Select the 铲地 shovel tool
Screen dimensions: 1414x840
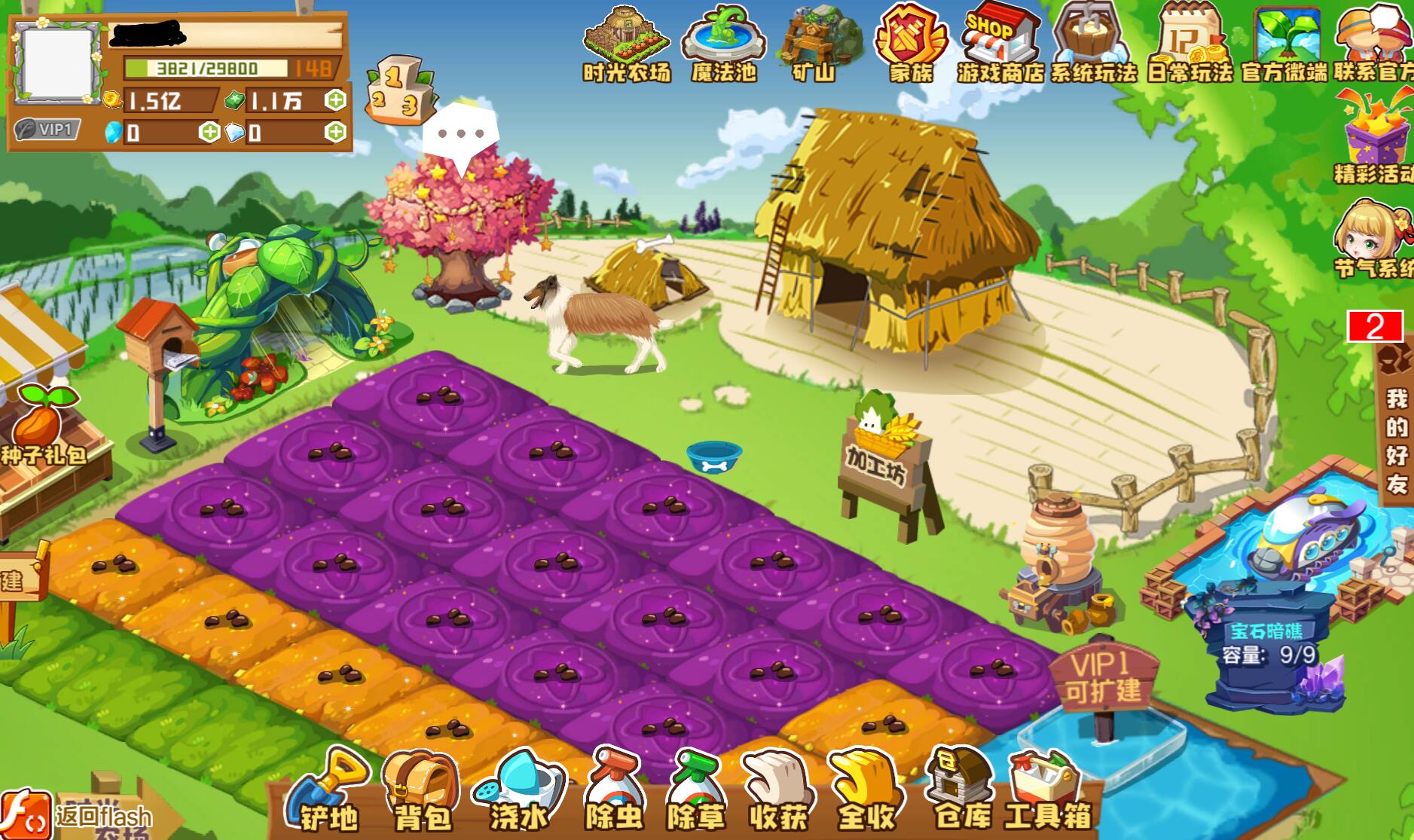coord(328,791)
